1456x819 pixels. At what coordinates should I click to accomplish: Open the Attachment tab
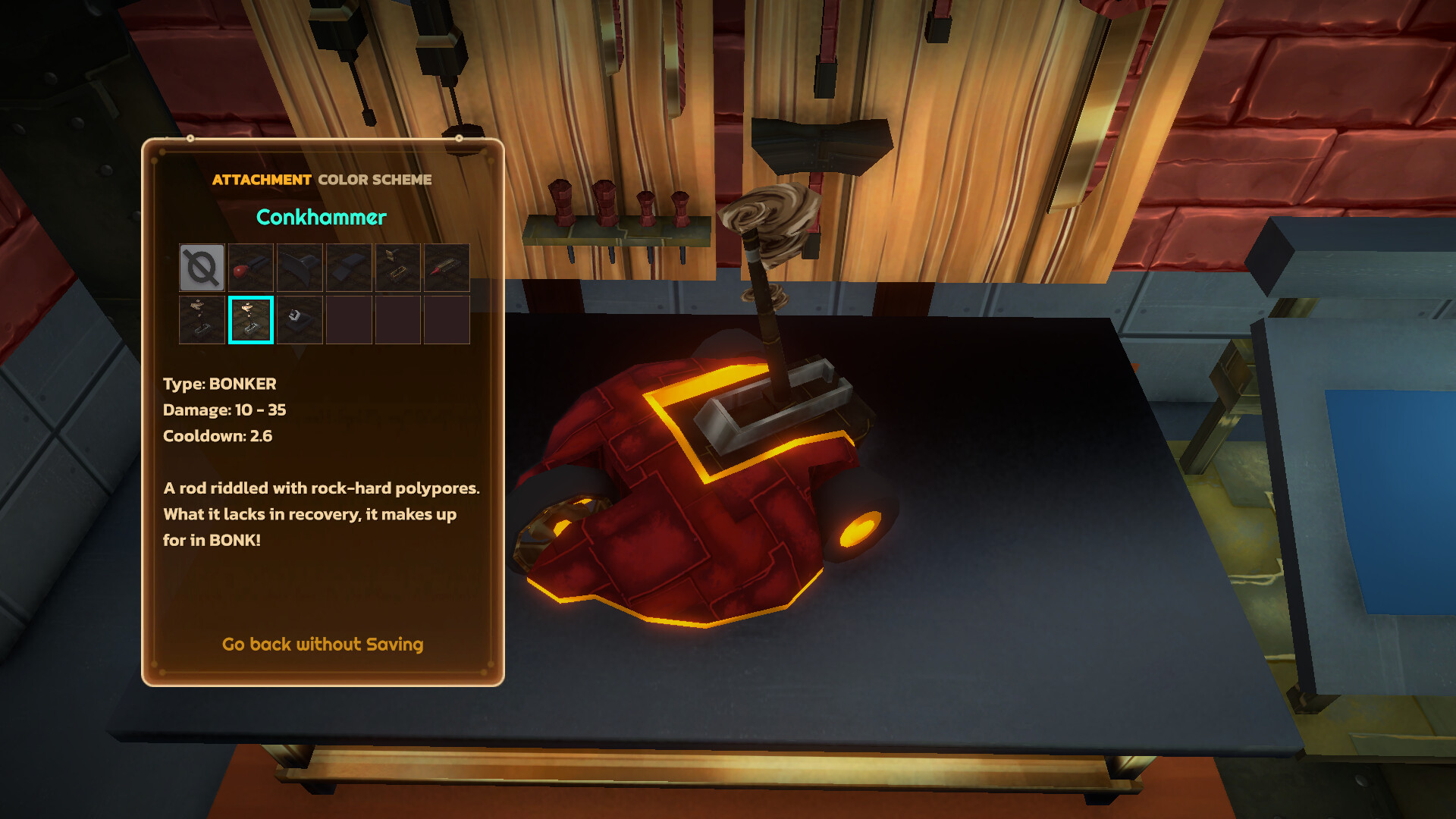click(262, 180)
